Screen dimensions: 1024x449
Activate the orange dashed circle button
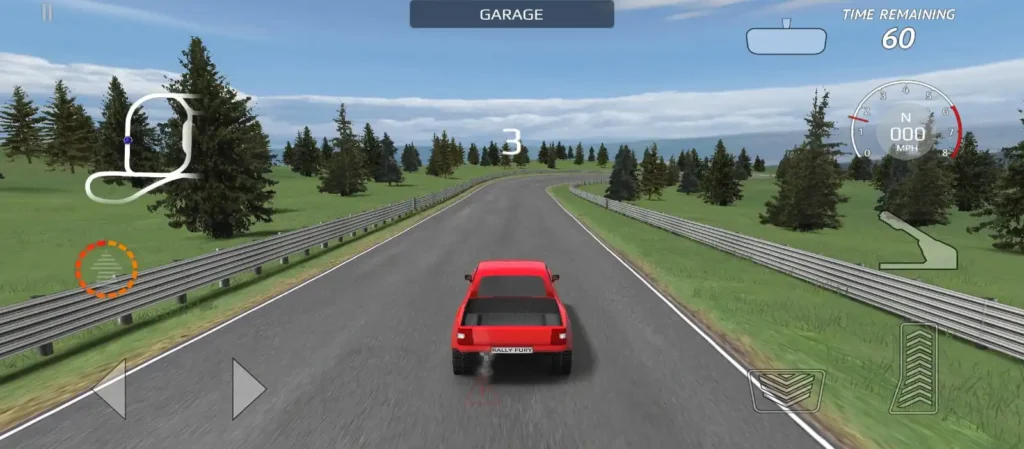[x=106, y=269]
